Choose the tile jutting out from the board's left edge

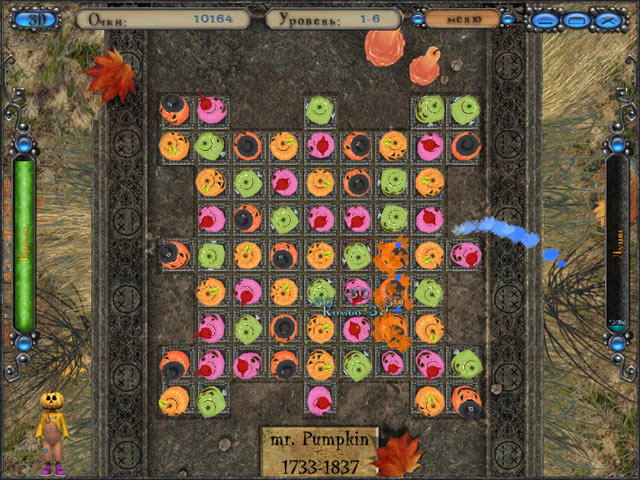175,255
